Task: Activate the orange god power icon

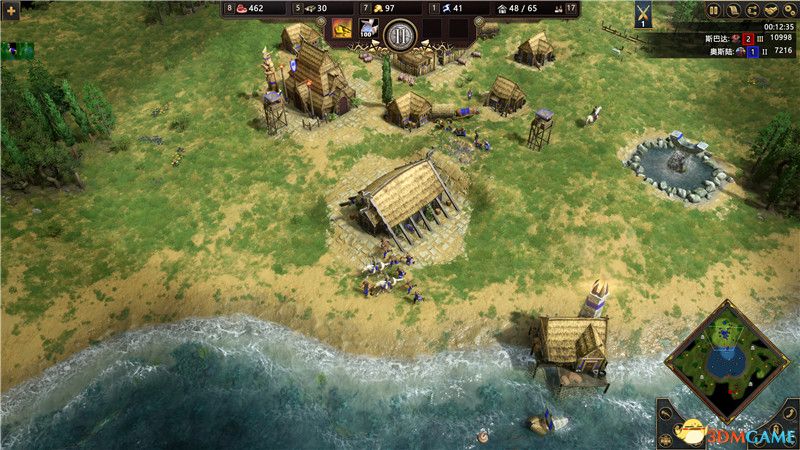Action: pyautogui.click(x=342, y=29)
